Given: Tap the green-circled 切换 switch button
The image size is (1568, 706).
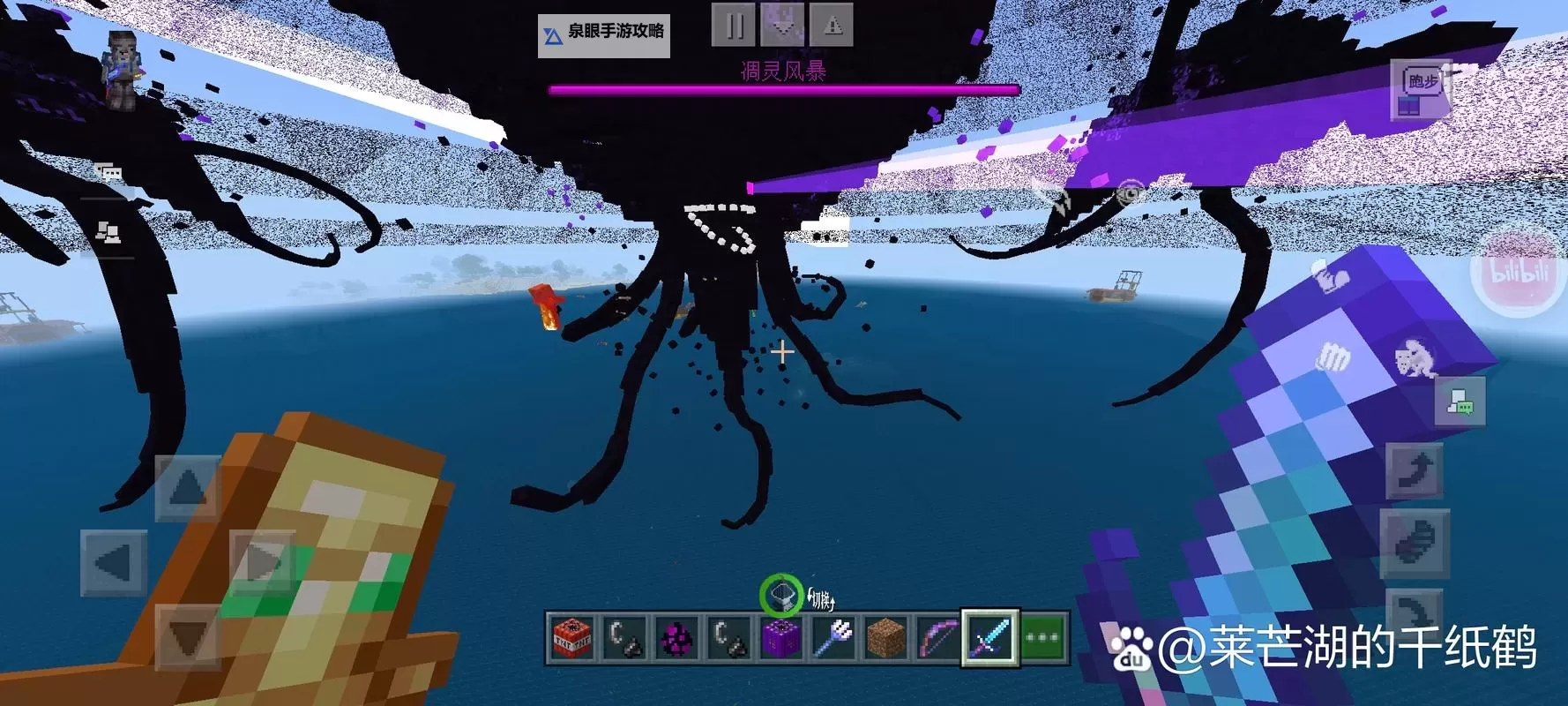Looking at the screenshot, I should tap(781, 596).
